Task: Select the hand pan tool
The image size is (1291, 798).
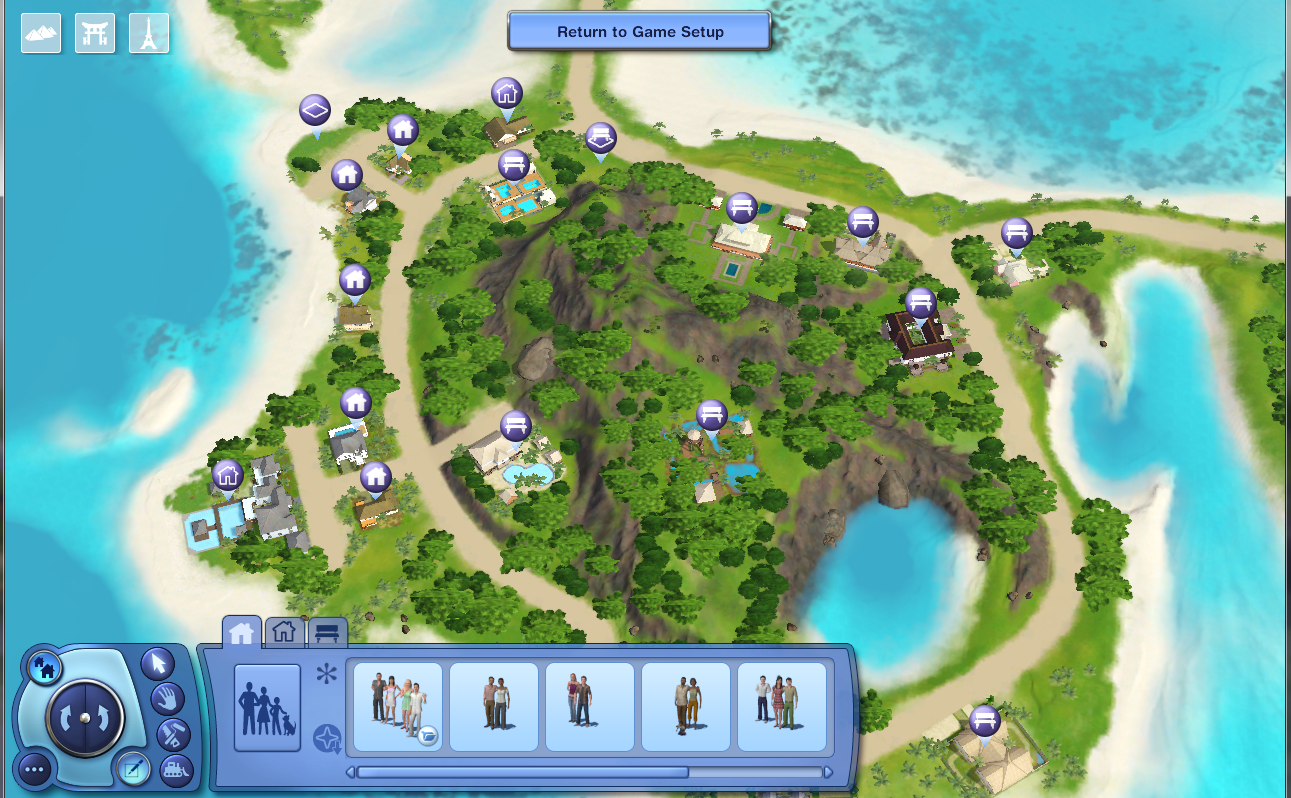Action: pyautogui.click(x=166, y=700)
